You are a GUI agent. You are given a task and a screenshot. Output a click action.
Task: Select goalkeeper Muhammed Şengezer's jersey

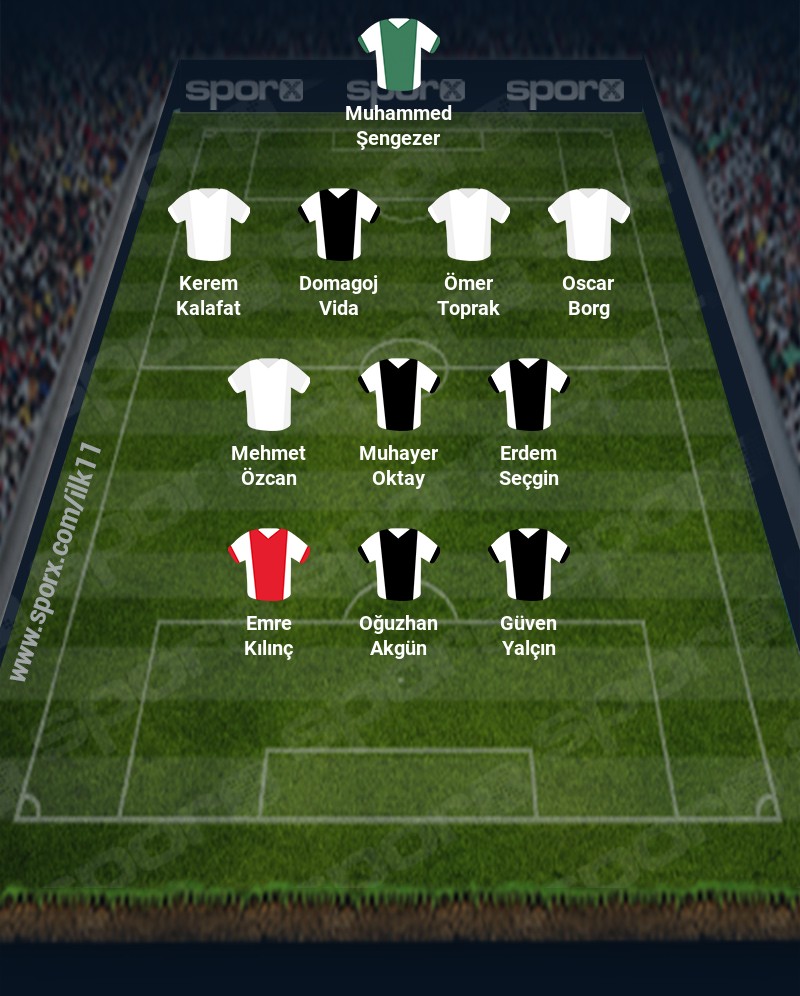(x=399, y=54)
